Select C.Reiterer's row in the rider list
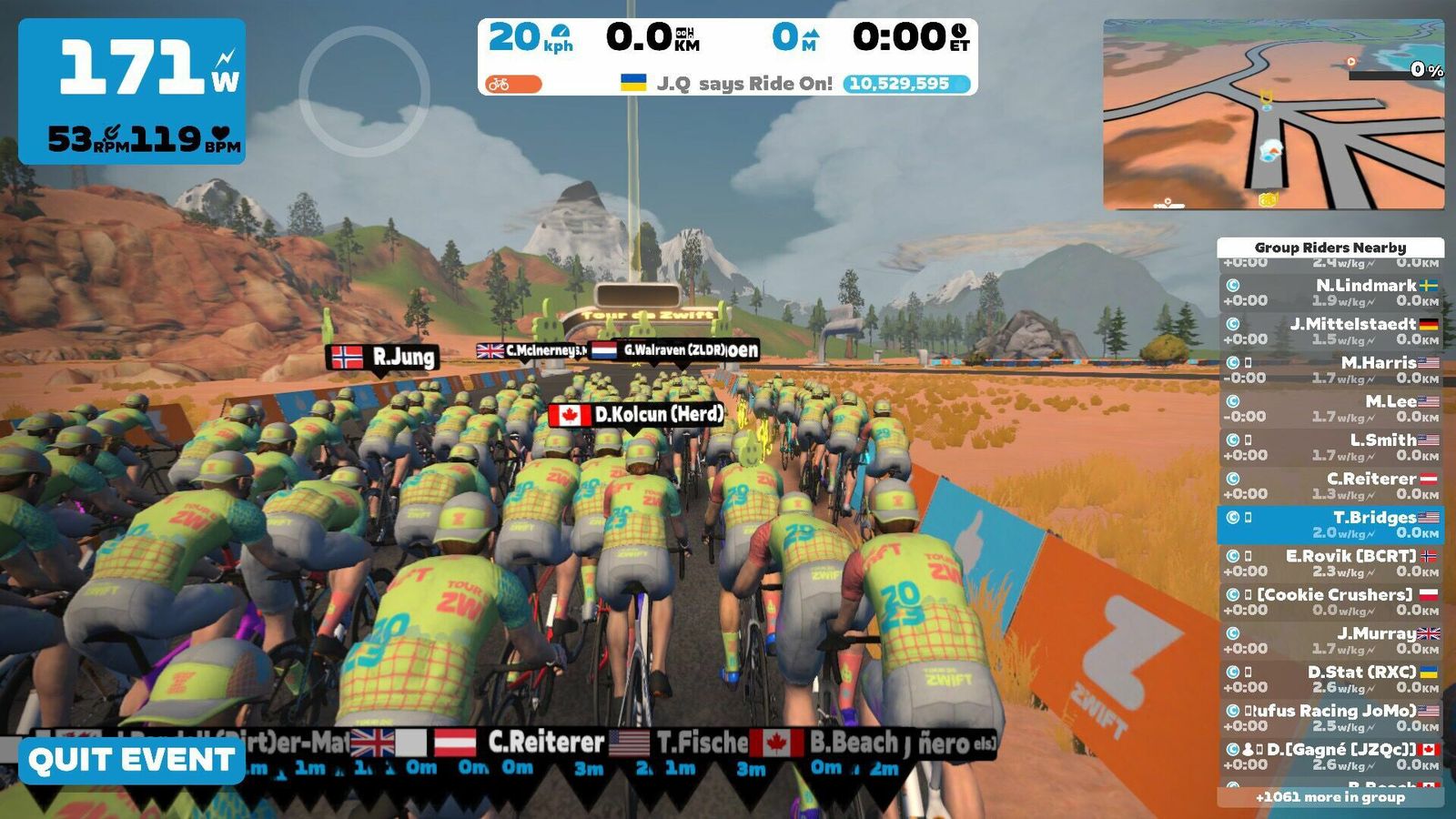The height and width of the screenshot is (819, 1456). coord(1330,486)
